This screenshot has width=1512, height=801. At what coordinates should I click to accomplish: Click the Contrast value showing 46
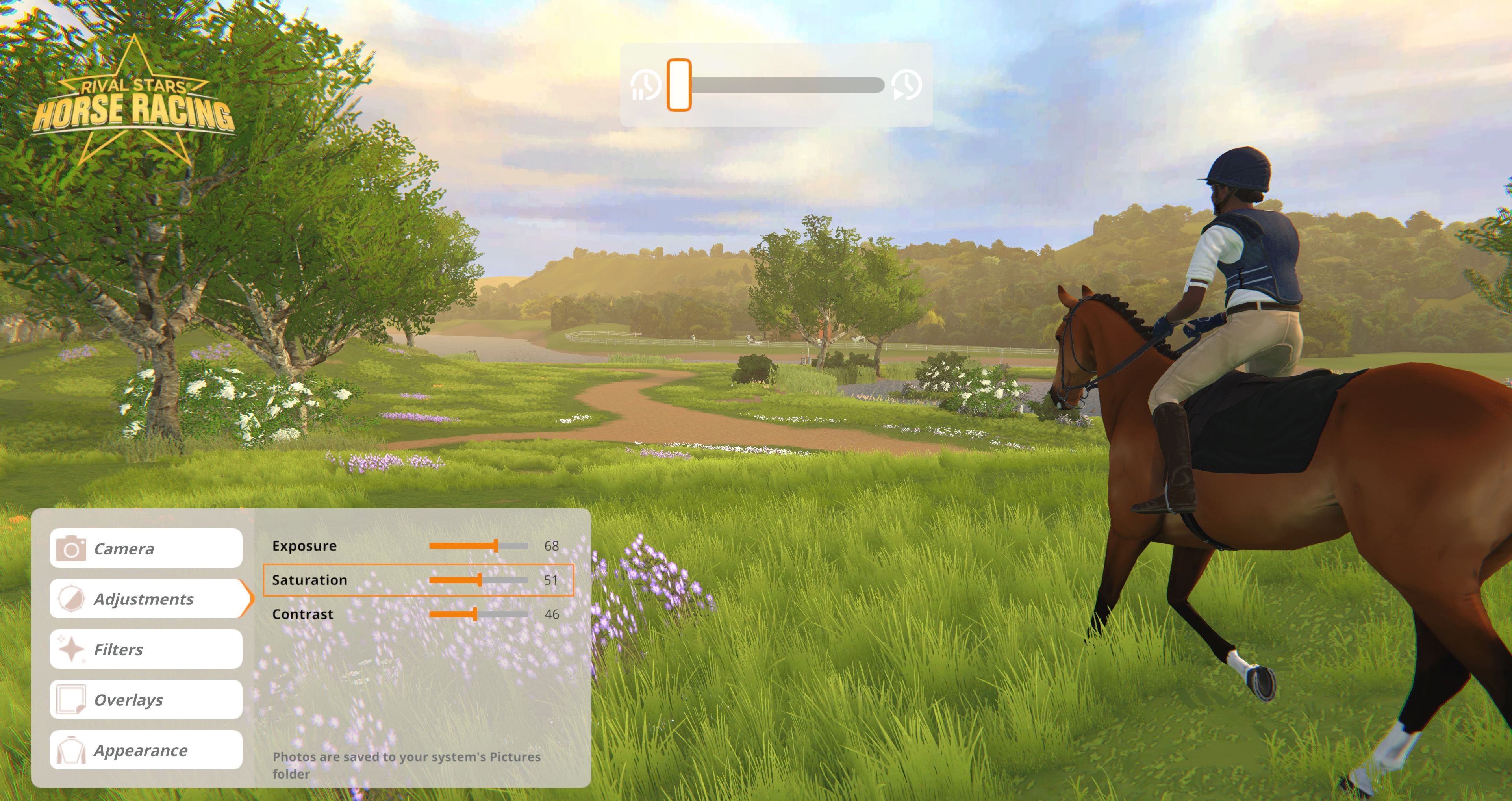coord(551,614)
